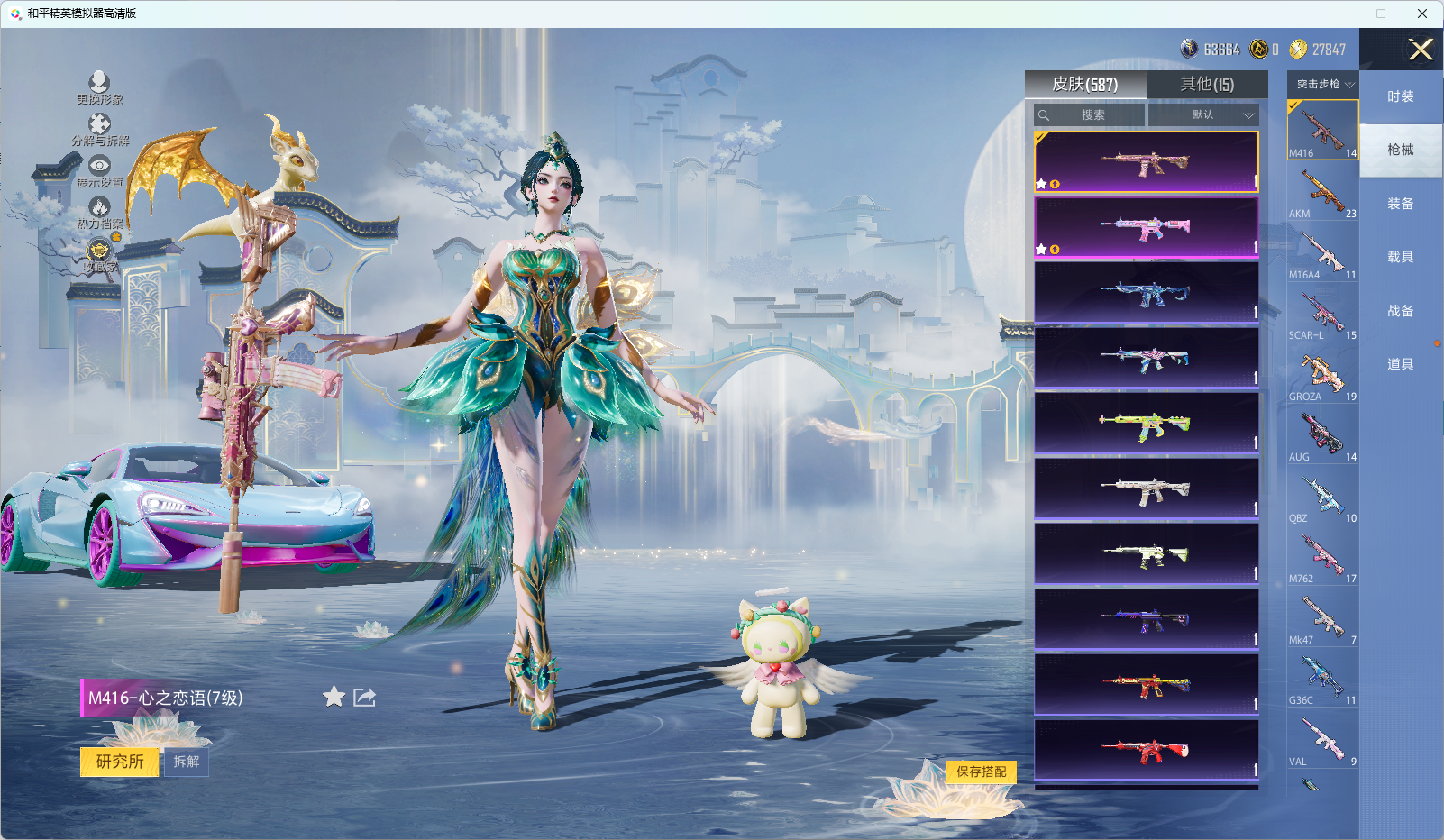Open the 研究所 lab button
Viewport: 1444px width, 840px height.
[120, 762]
